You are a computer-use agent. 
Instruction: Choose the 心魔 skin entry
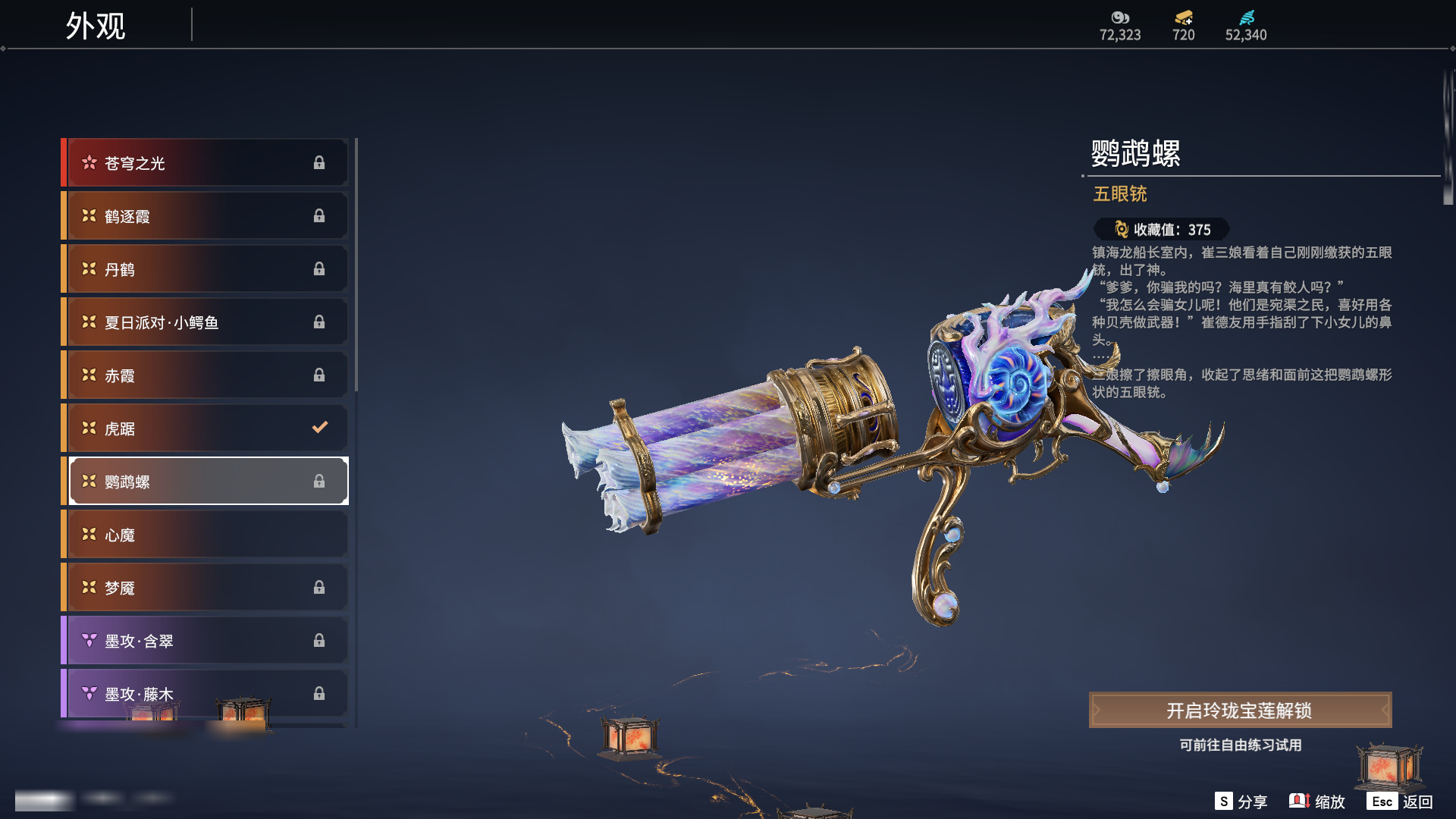pos(205,535)
